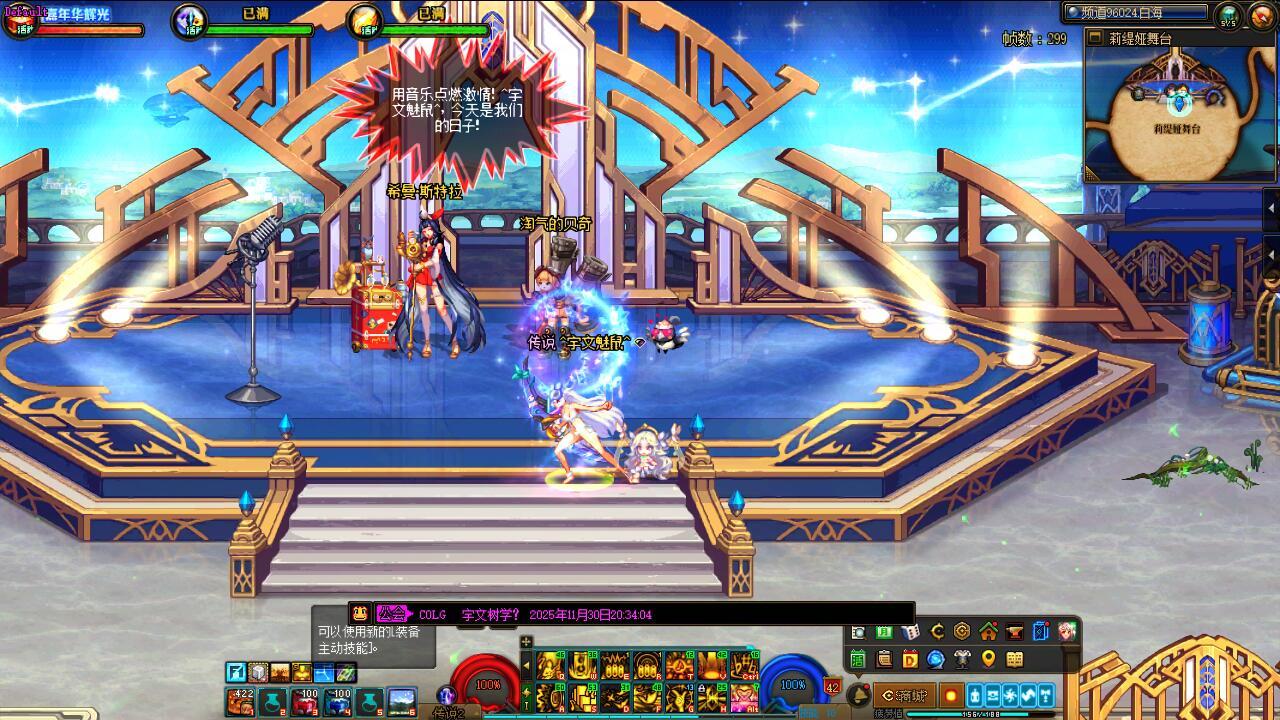
Task: Use the landscape picture item in slot 6
Action: coord(402,700)
